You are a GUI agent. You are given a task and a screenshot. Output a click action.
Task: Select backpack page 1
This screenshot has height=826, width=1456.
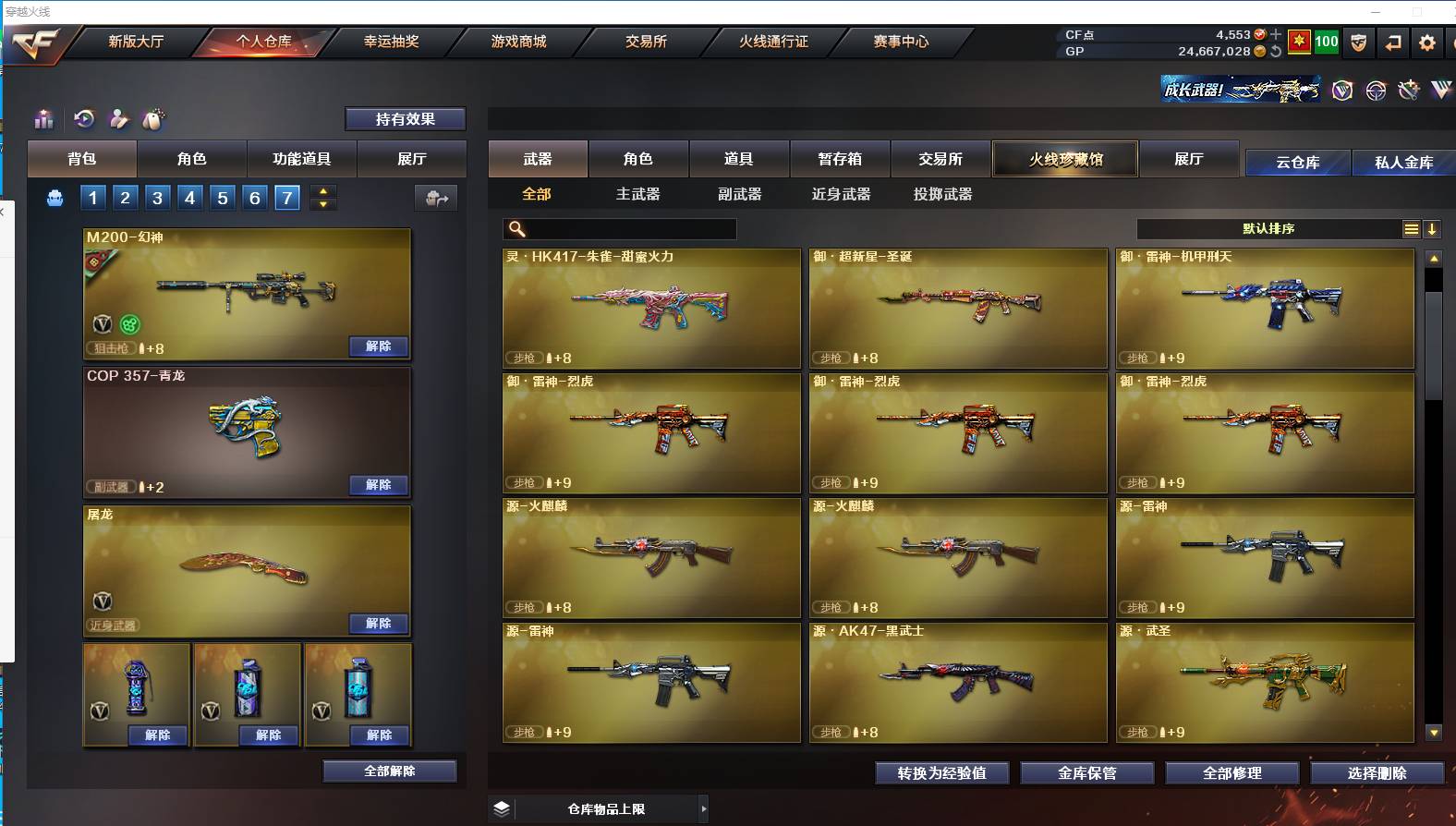point(92,197)
